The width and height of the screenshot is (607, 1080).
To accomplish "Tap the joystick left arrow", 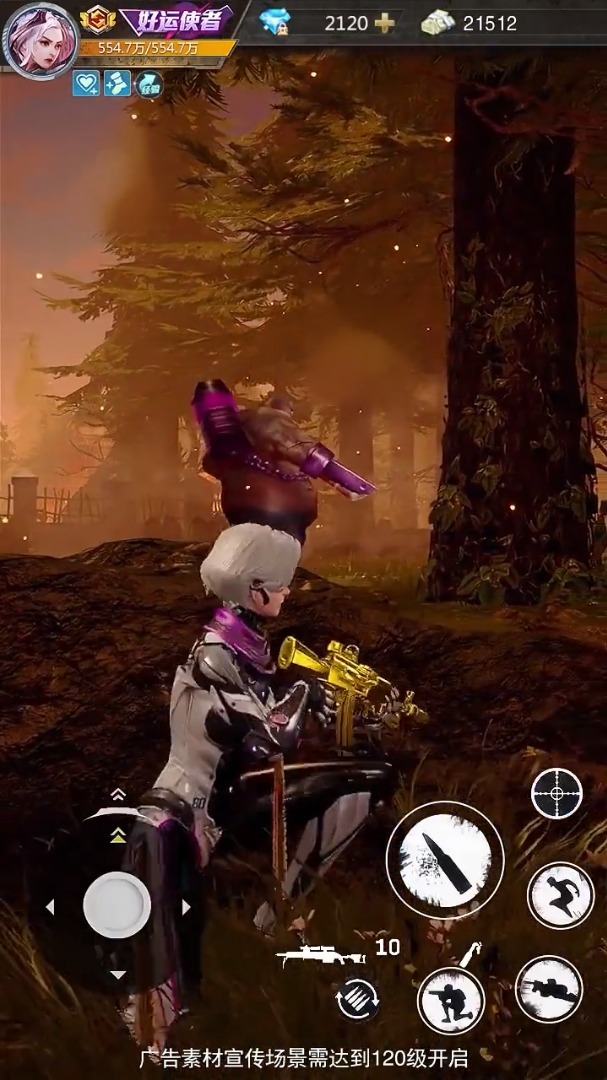I will click(49, 907).
